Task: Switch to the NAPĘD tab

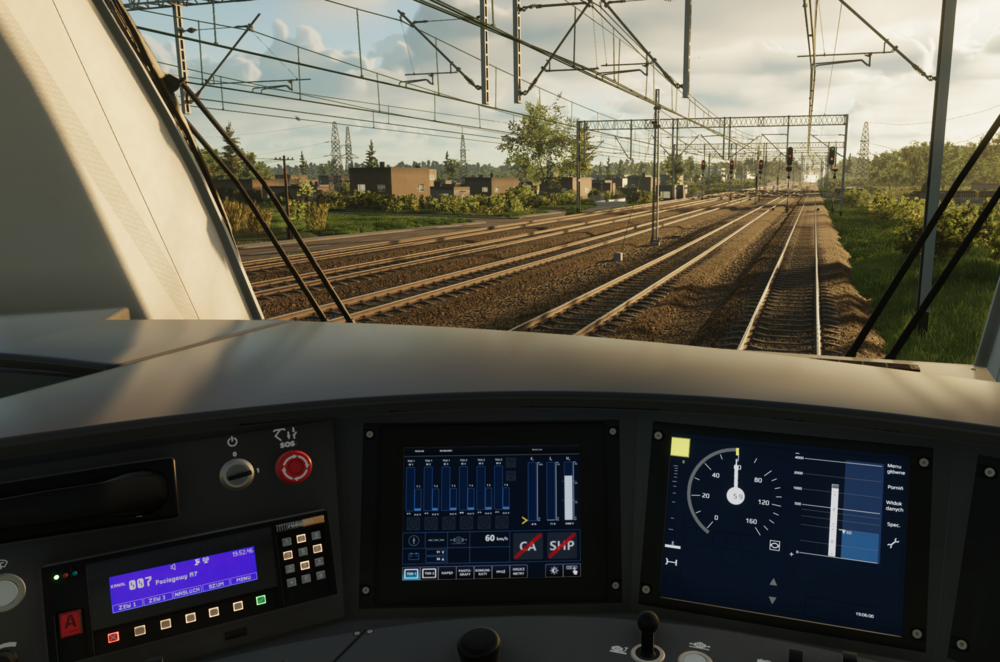Action: point(446,573)
